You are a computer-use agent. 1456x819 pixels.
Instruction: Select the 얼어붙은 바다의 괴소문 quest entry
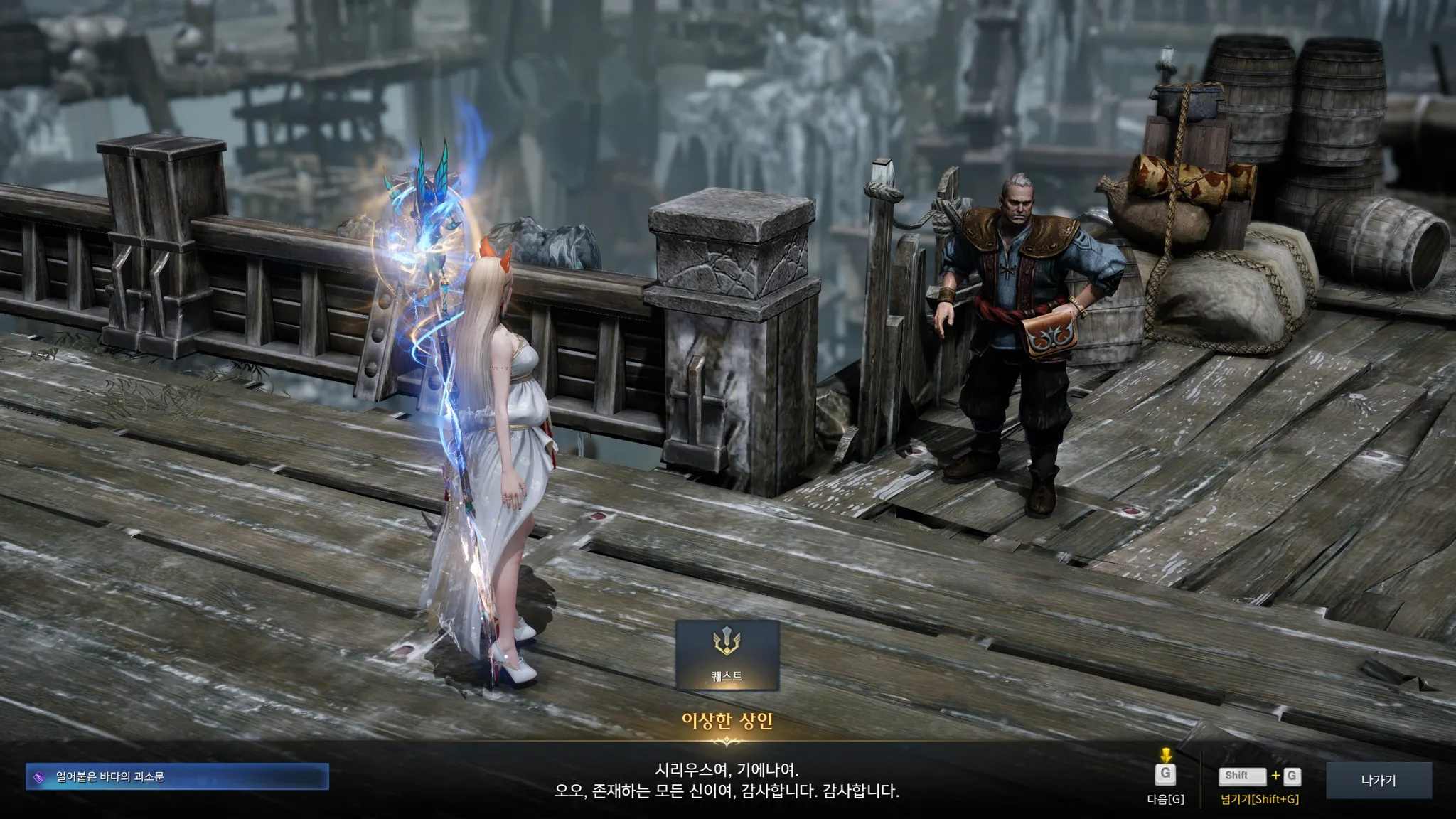(x=178, y=777)
